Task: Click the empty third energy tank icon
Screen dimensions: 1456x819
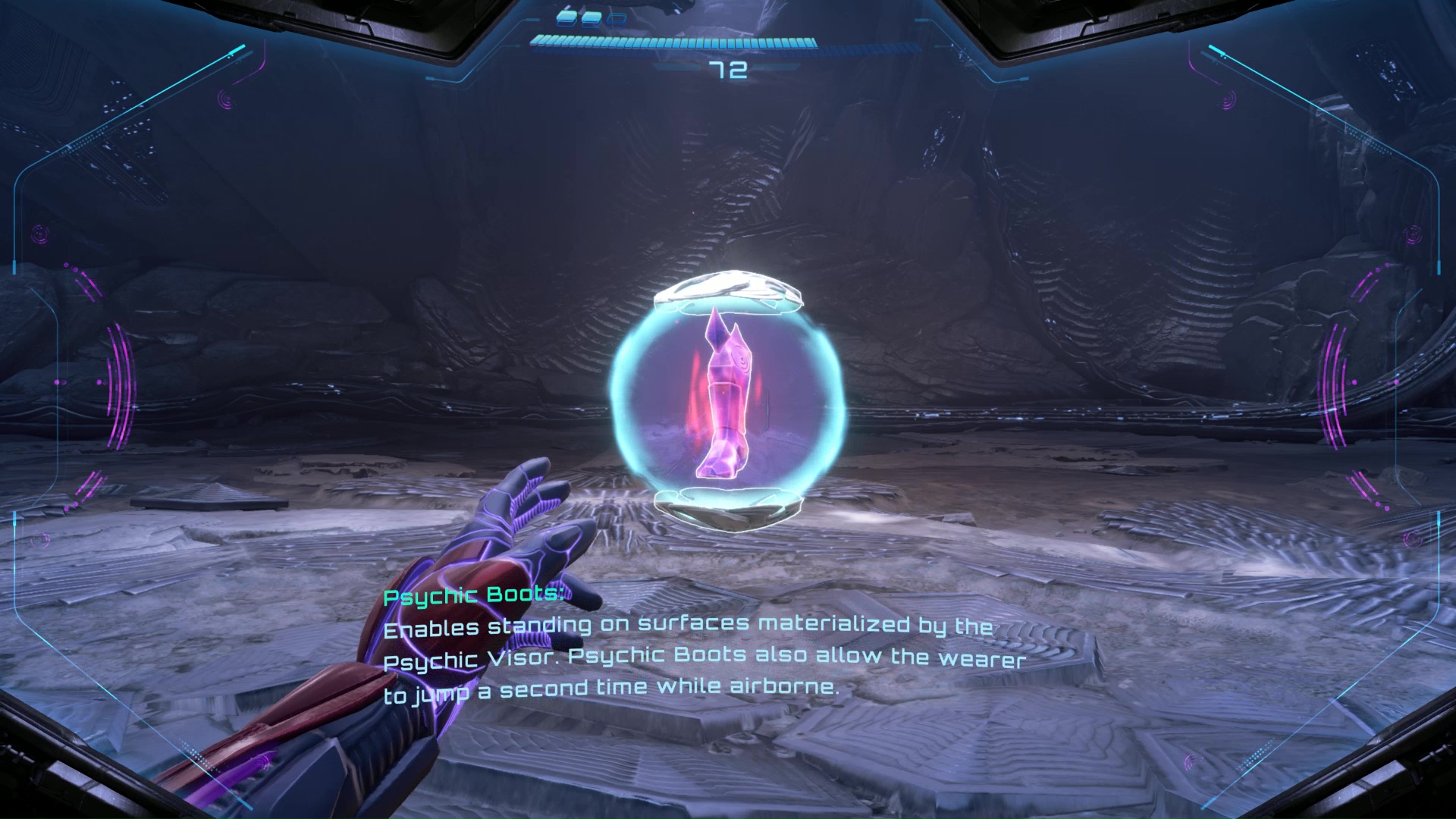Action: [x=616, y=17]
